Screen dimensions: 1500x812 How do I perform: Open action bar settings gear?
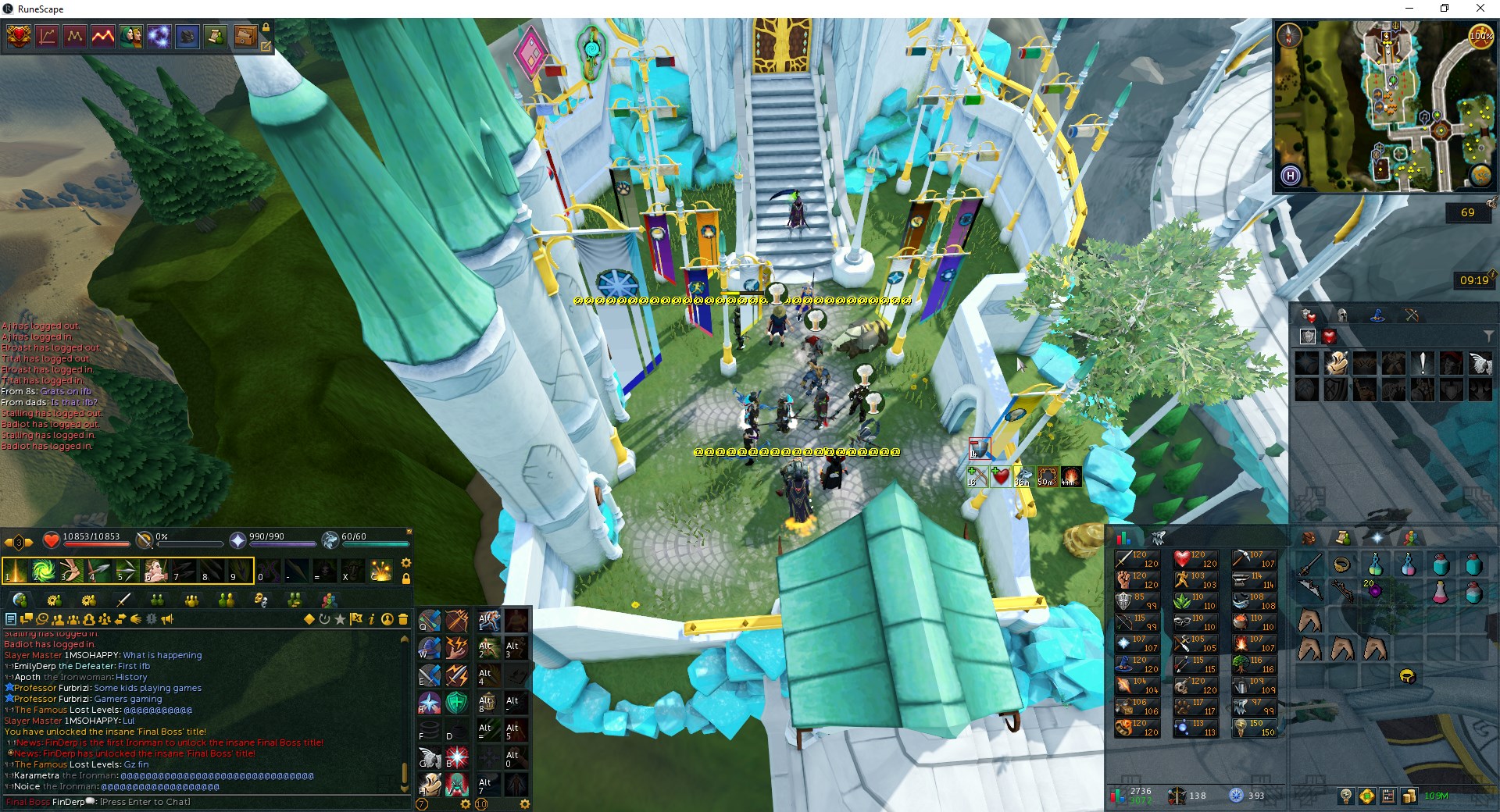(405, 563)
